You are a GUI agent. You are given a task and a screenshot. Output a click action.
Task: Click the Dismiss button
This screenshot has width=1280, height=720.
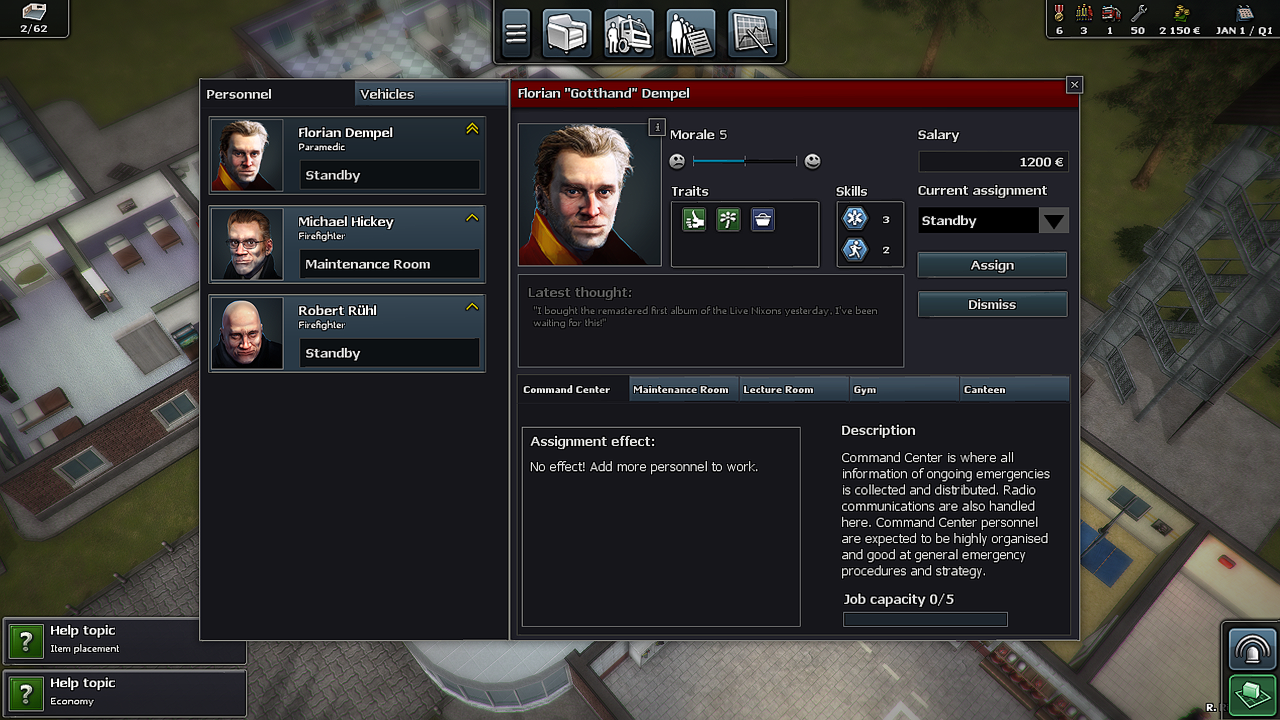pyautogui.click(x=991, y=304)
